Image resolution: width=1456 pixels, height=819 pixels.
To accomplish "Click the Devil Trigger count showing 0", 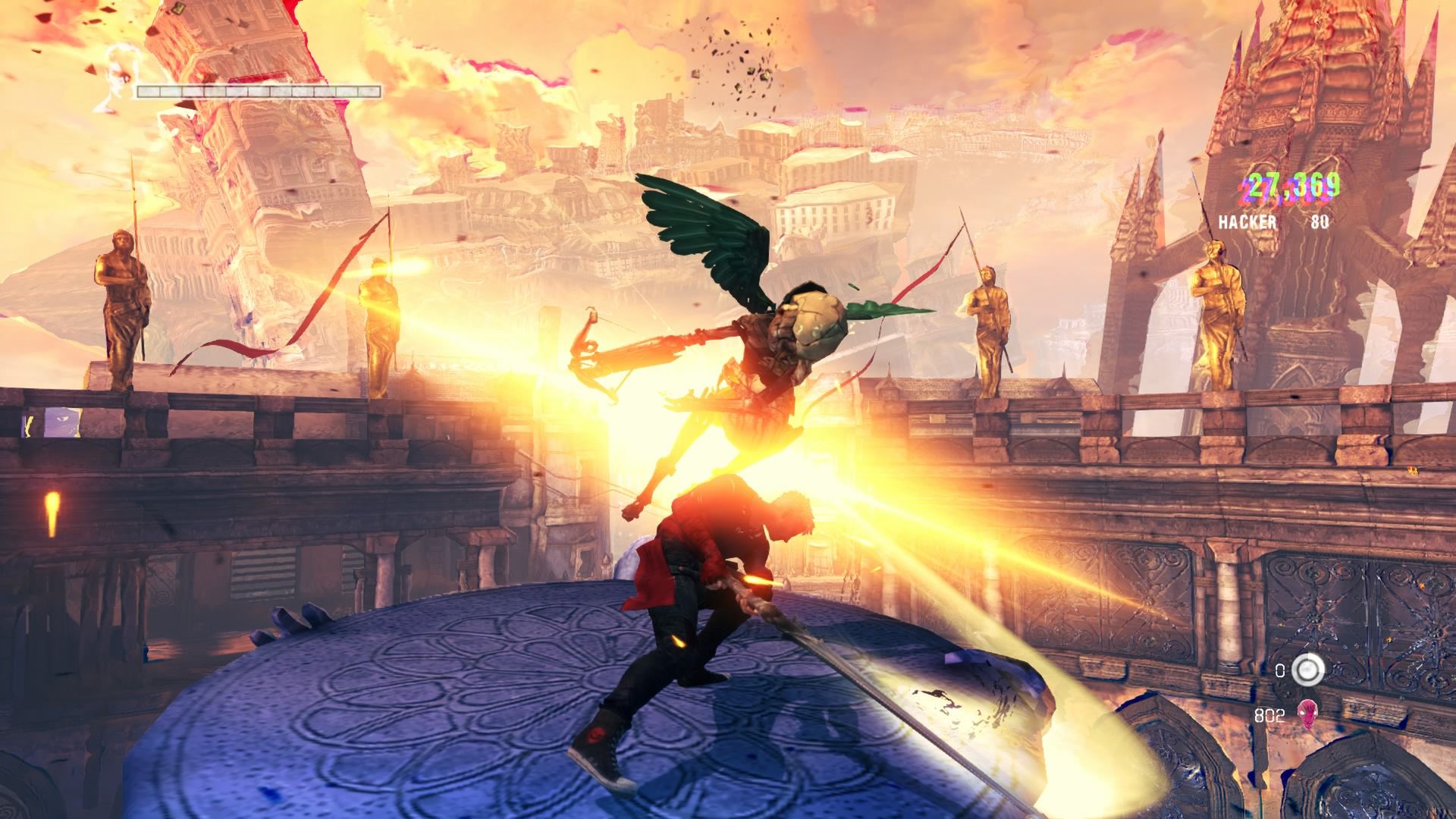I will coord(1280,669).
